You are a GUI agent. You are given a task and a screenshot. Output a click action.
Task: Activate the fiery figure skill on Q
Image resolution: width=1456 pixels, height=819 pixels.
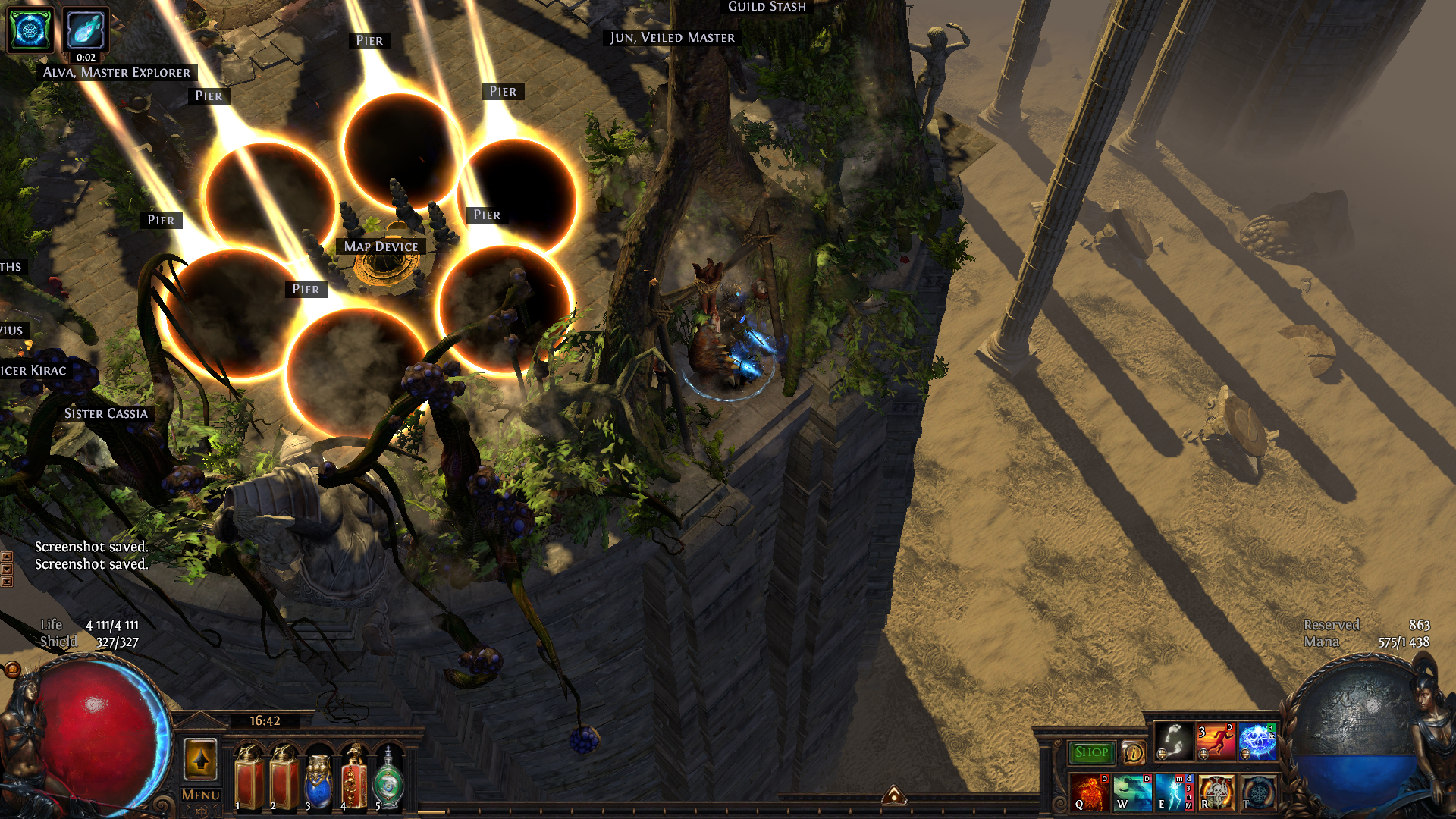click(x=1090, y=792)
